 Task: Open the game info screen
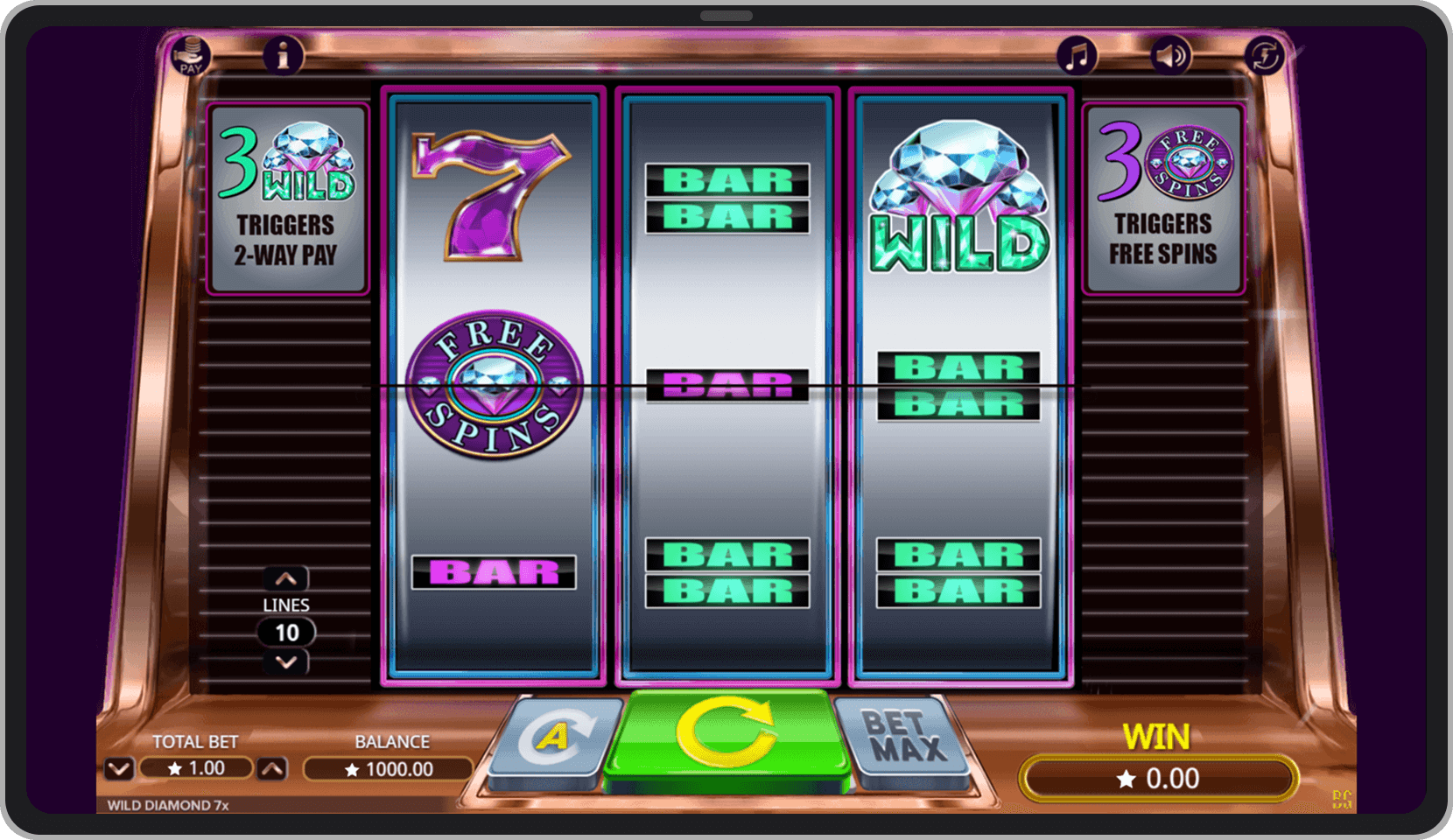pos(282,54)
